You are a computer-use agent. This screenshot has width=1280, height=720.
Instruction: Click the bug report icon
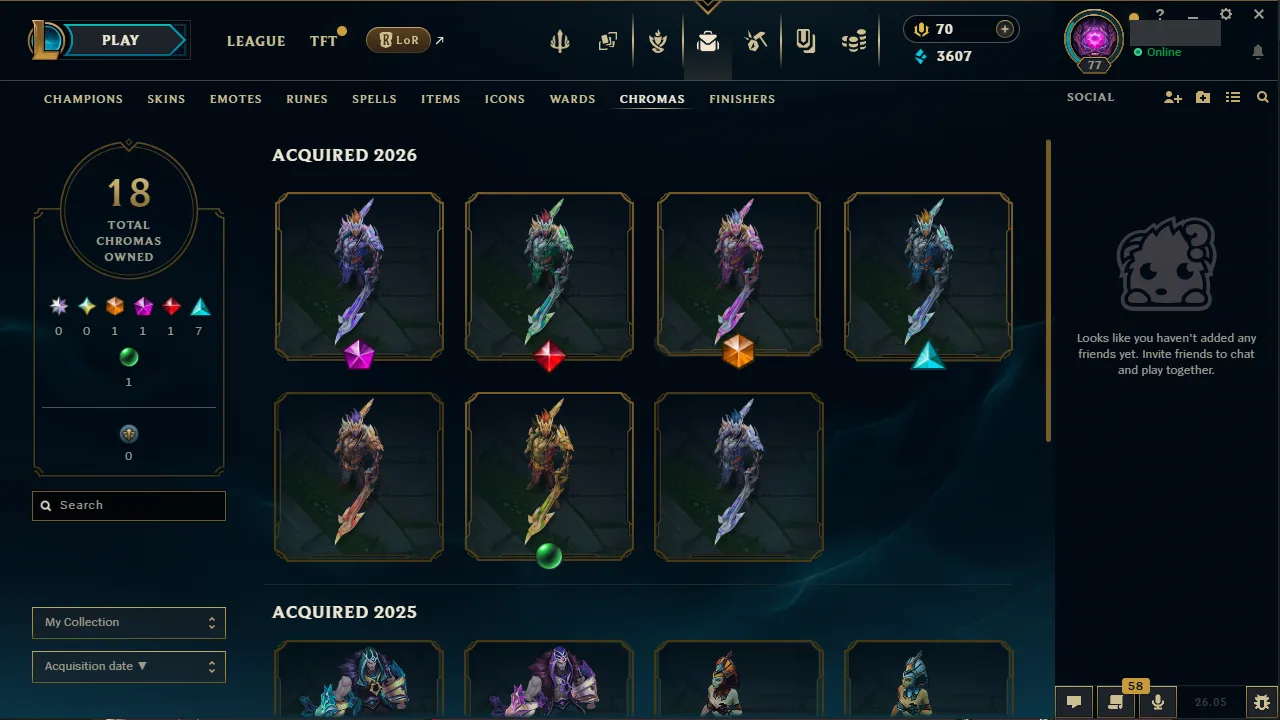(x=1261, y=701)
